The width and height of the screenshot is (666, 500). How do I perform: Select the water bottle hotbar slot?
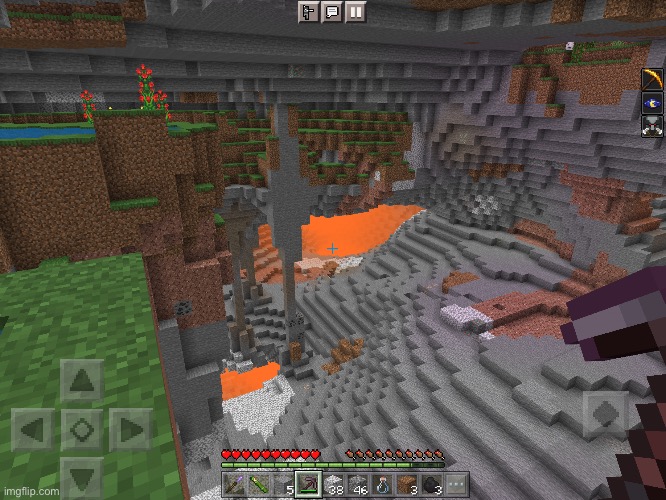click(381, 484)
